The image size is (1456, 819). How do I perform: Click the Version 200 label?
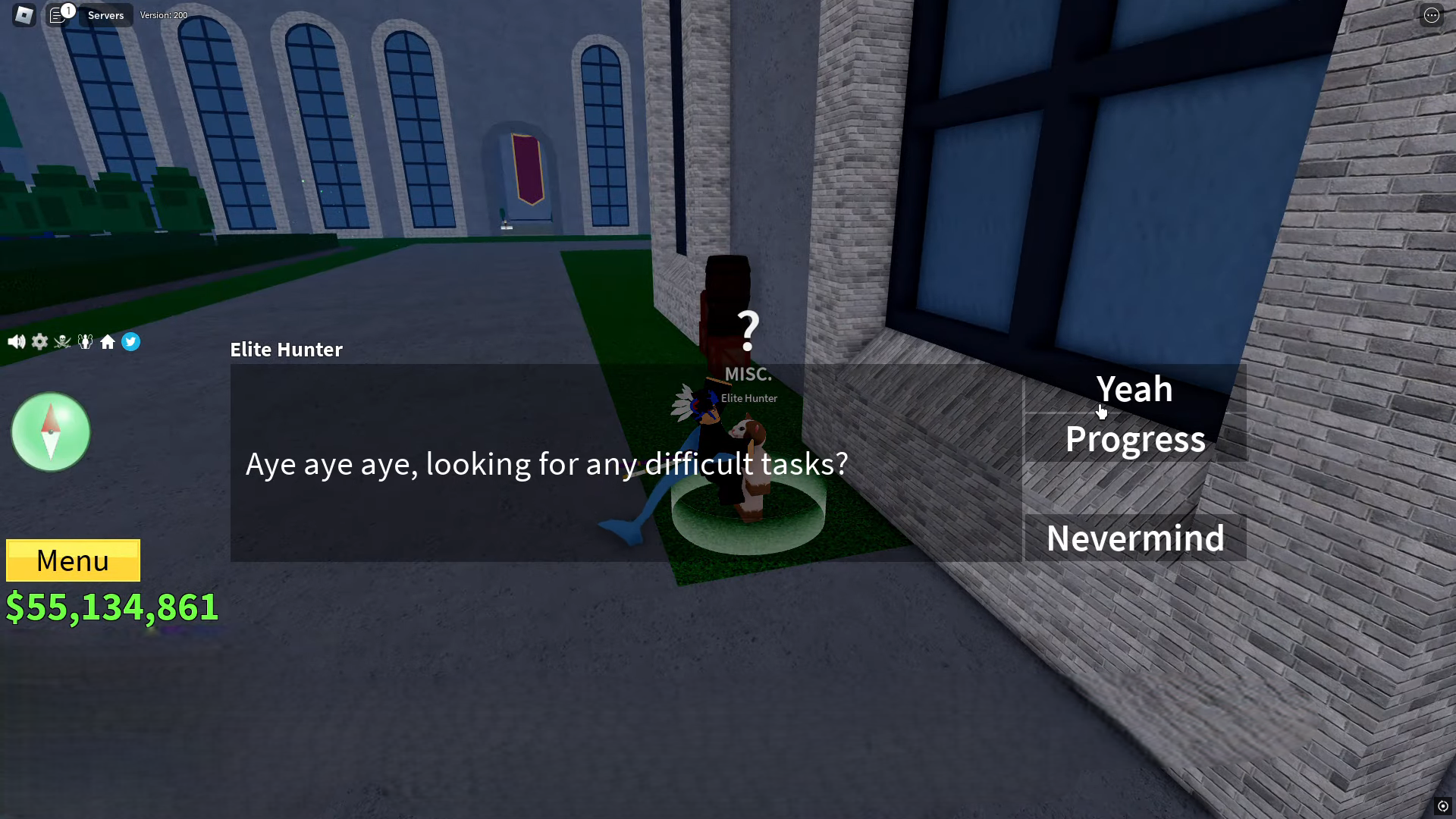(x=164, y=15)
